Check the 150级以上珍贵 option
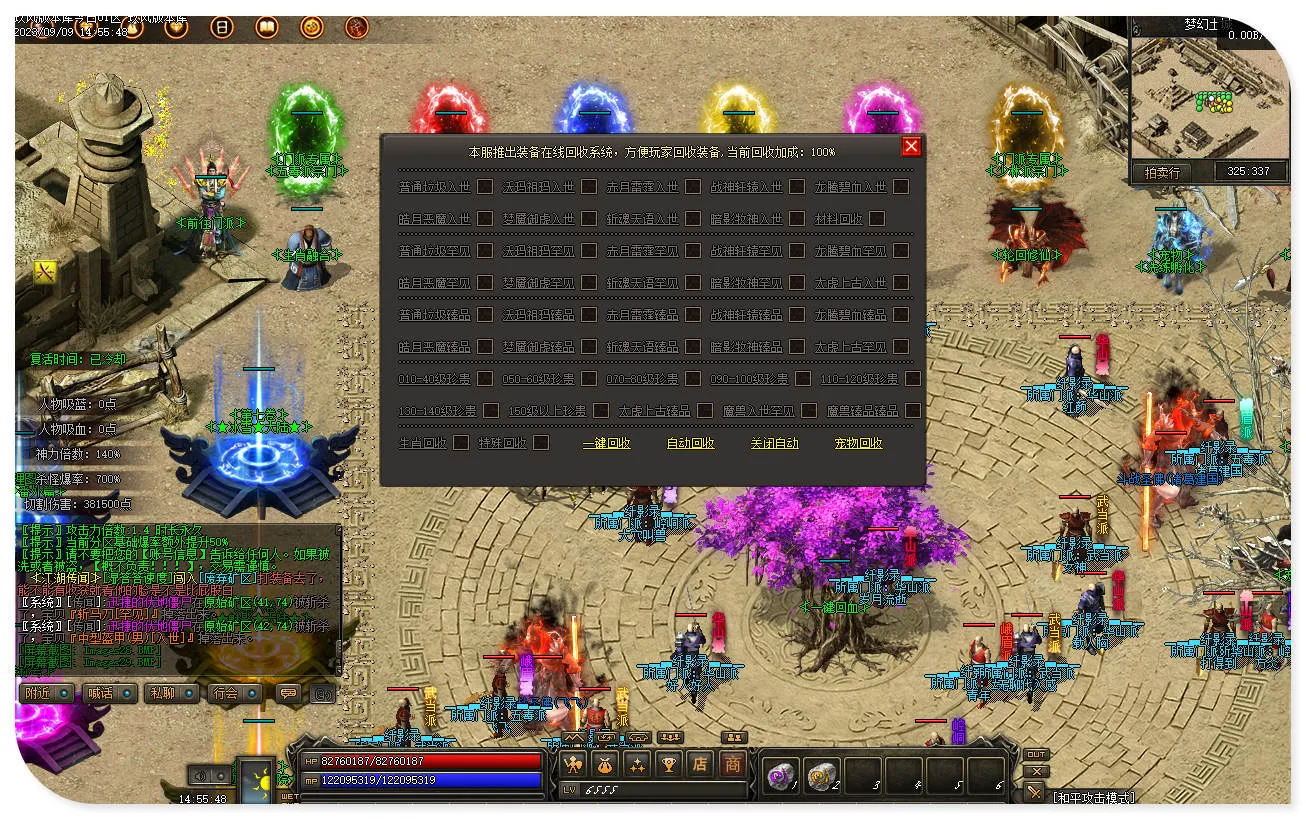1306x819 pixels. pos(601,410)
